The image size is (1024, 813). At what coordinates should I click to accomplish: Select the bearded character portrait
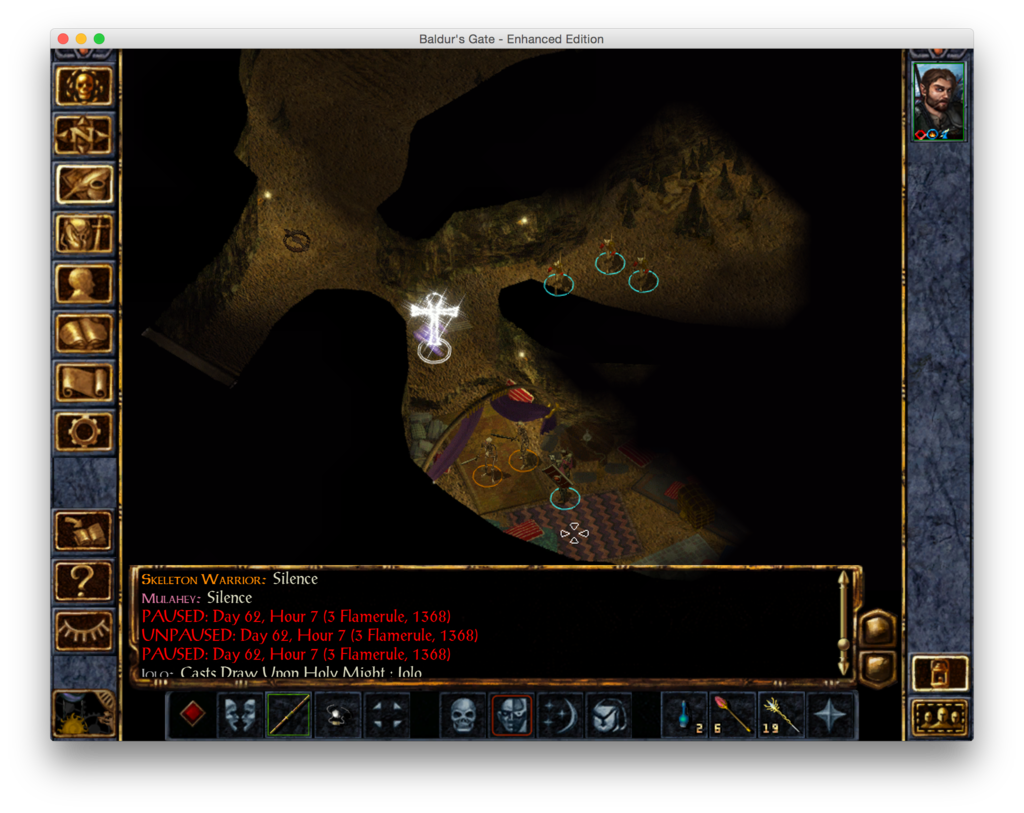[939, 102]
